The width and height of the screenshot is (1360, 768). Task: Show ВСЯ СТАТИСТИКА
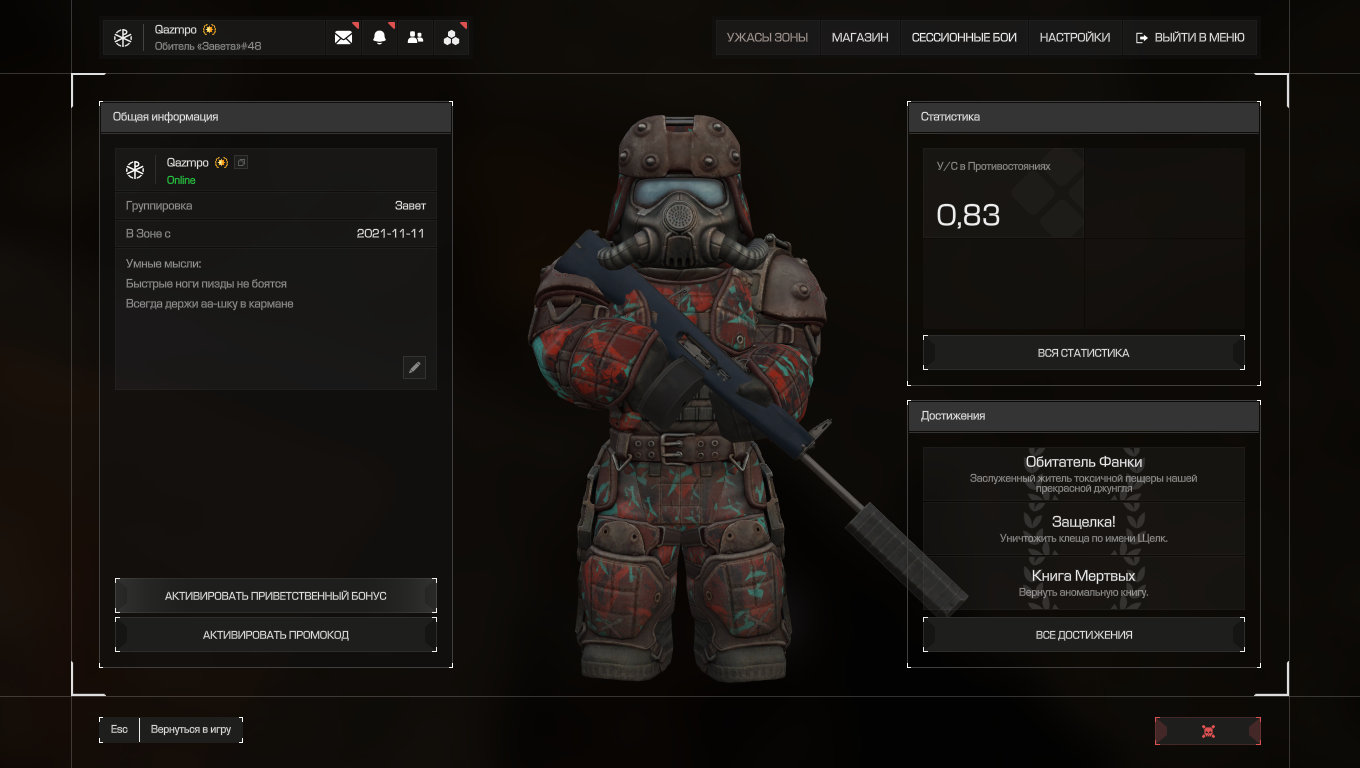point(1083,353)
